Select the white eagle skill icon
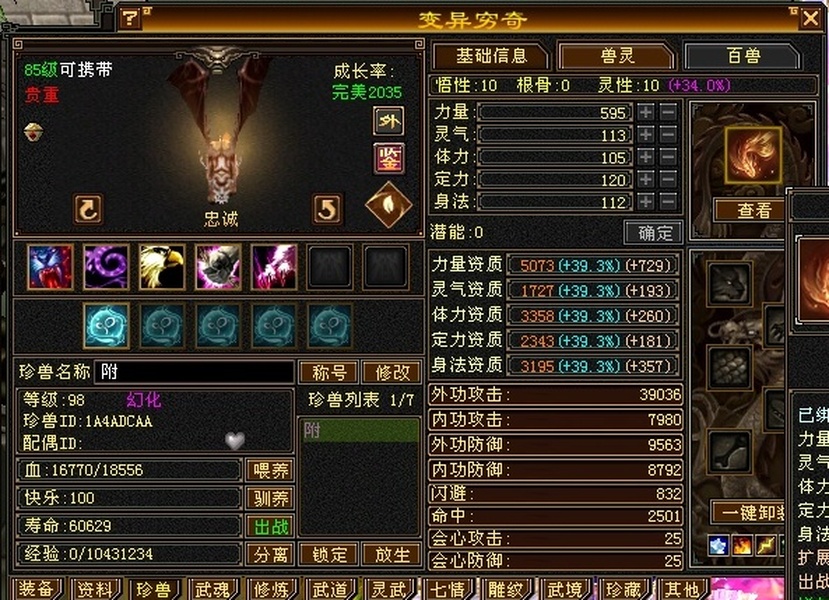Image resolution: width=829 pixels, height=600 pixels. pos(162,267)
